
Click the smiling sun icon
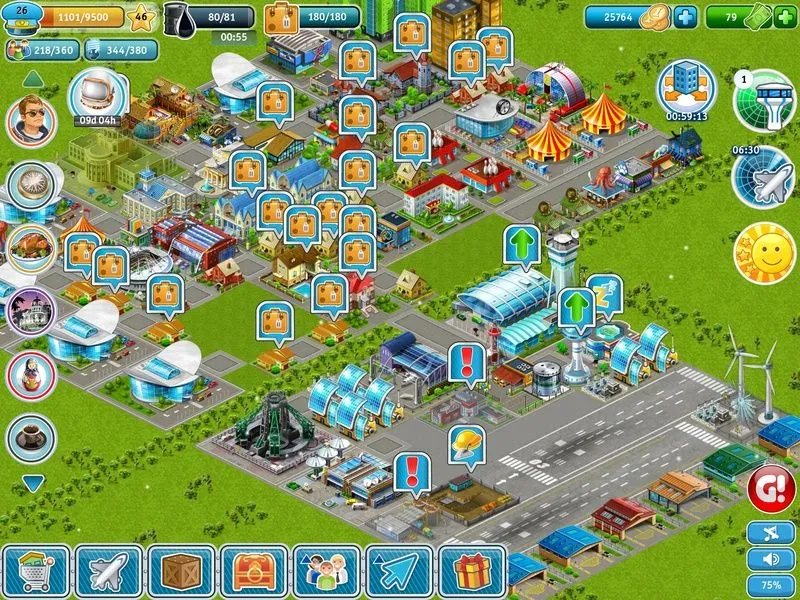tap(764, 252)
